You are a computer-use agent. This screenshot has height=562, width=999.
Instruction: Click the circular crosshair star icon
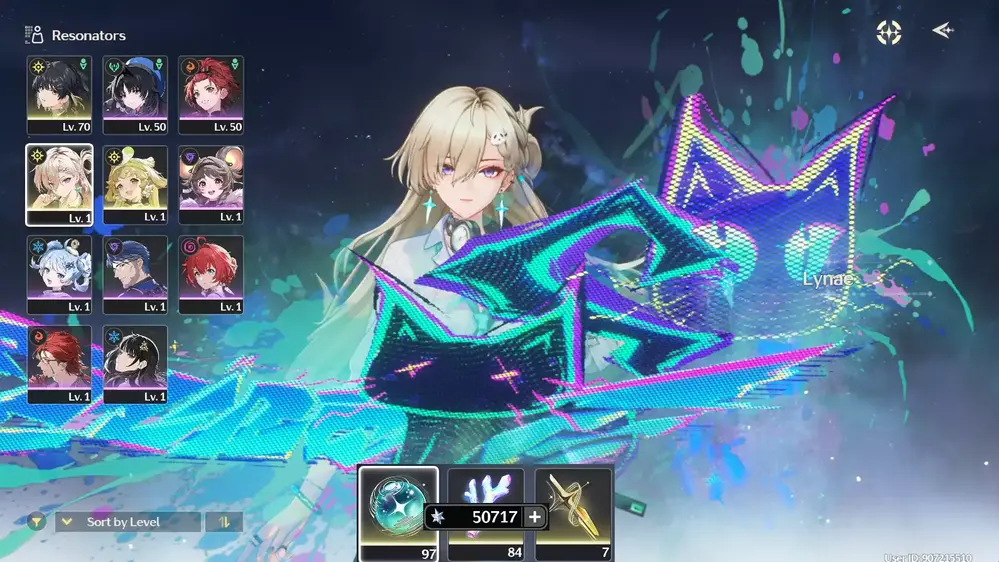coord(888,32)
